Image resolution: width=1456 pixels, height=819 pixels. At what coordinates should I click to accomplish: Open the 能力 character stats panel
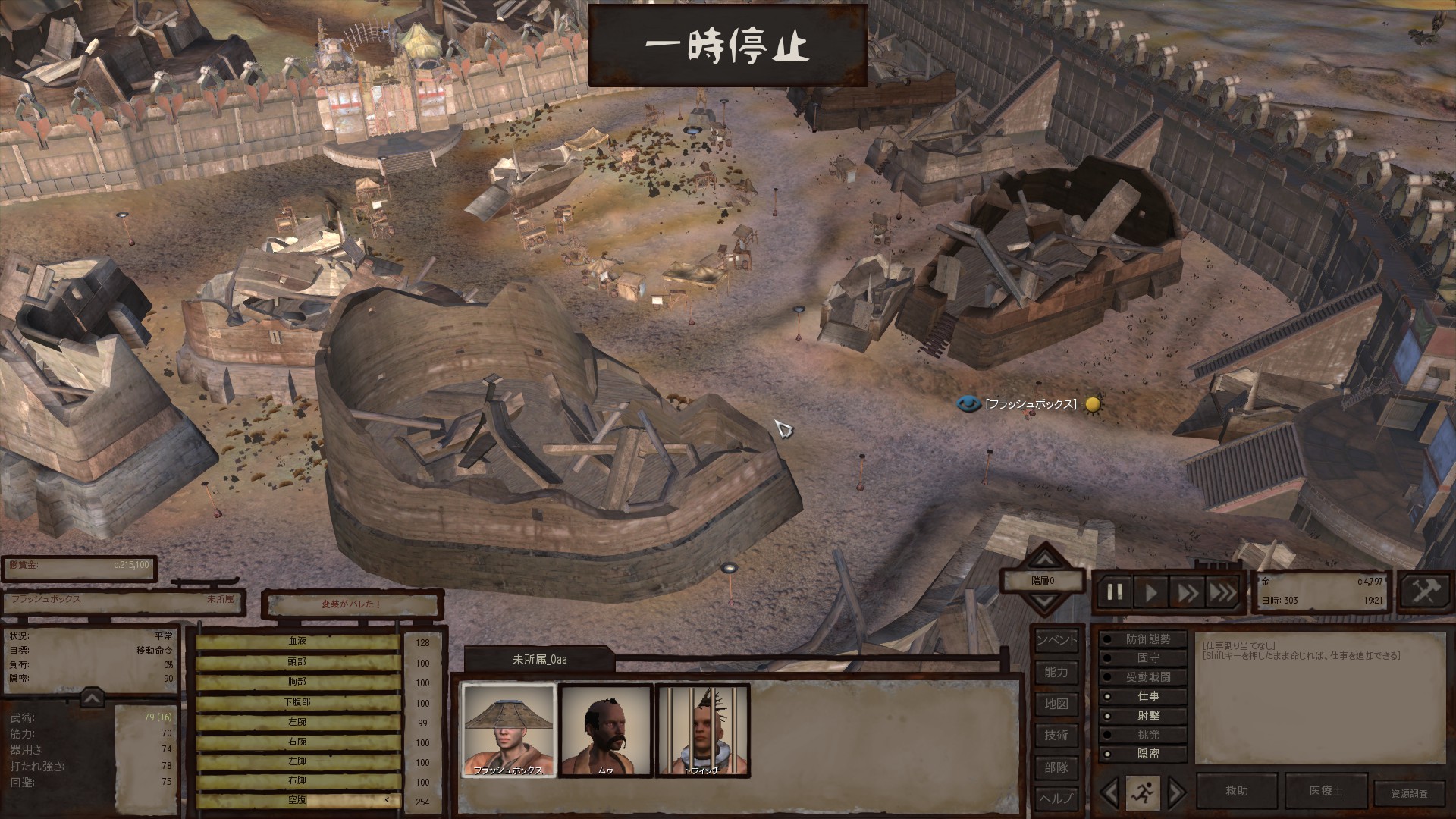click(1056, 672)
